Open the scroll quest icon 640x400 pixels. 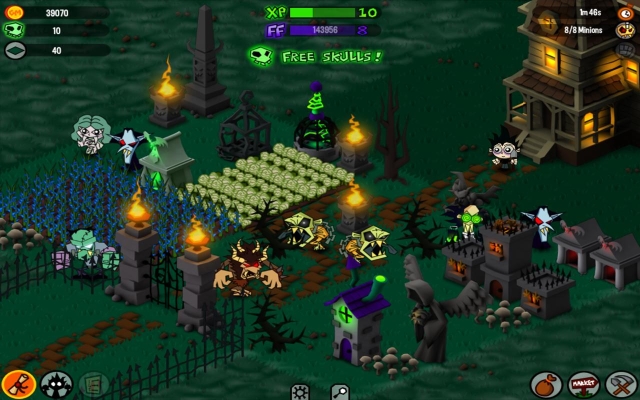point(17,383)
